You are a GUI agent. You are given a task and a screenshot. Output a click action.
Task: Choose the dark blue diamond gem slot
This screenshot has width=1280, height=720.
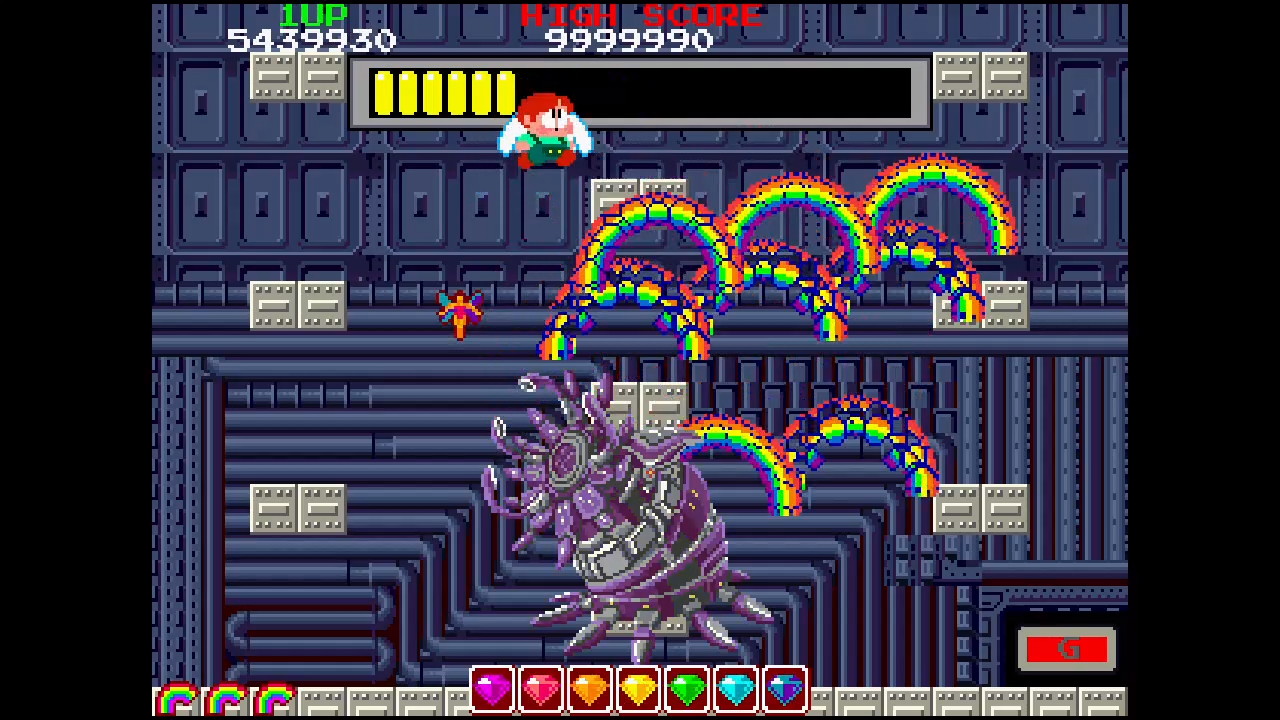785,689
